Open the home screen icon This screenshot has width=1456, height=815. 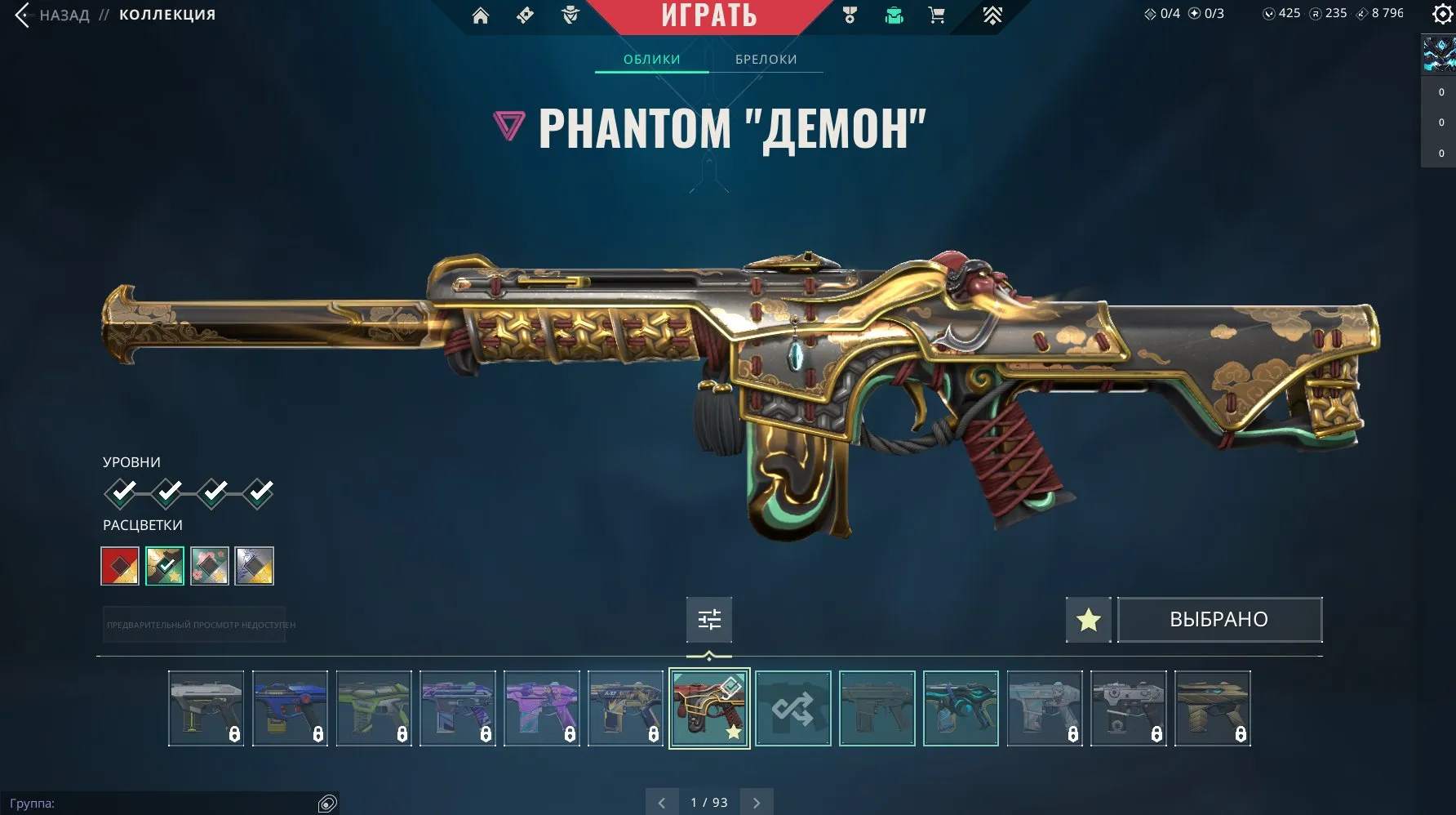480,15
